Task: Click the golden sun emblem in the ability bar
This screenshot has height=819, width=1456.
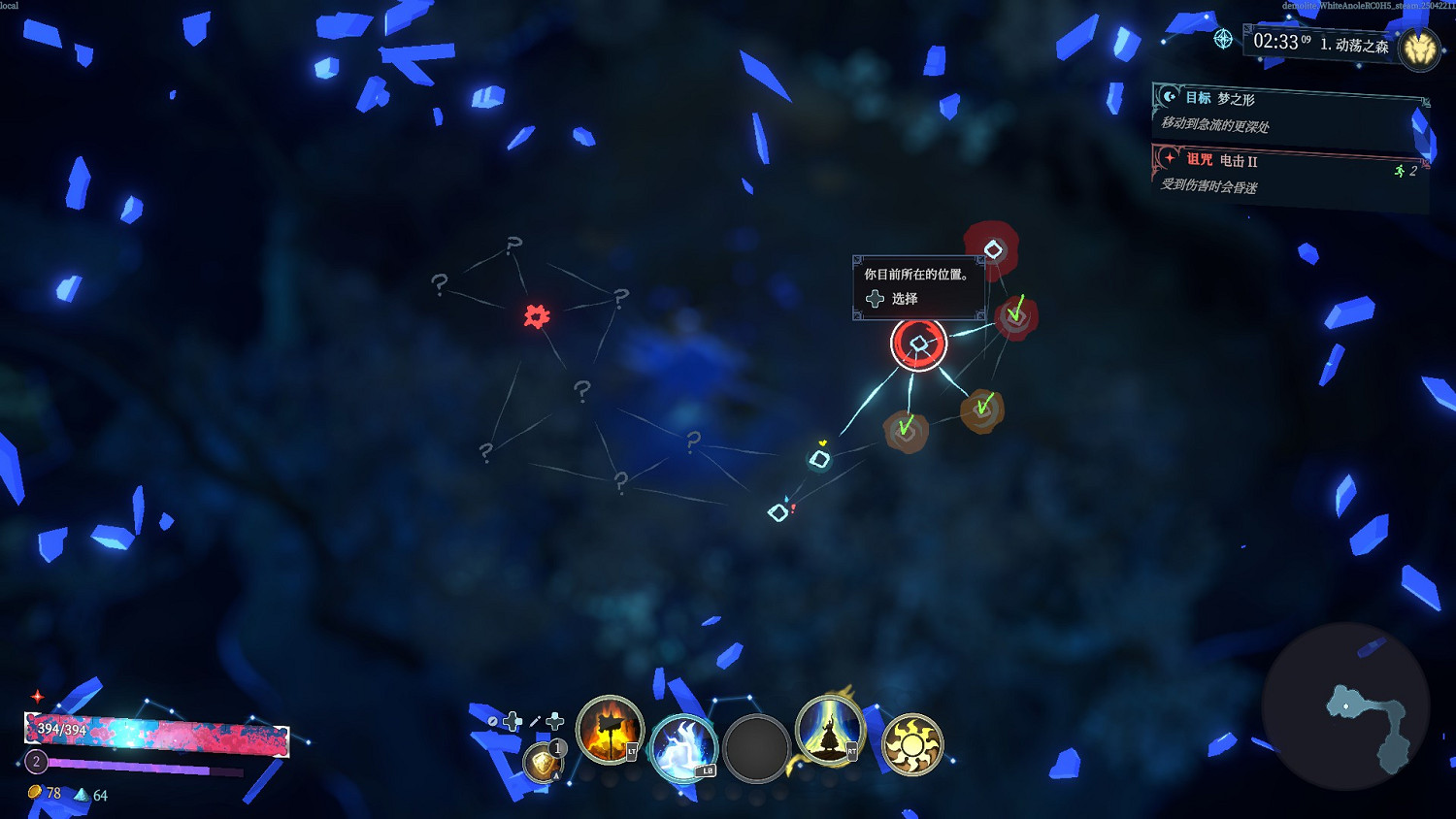Action: [x=912, y=745]
